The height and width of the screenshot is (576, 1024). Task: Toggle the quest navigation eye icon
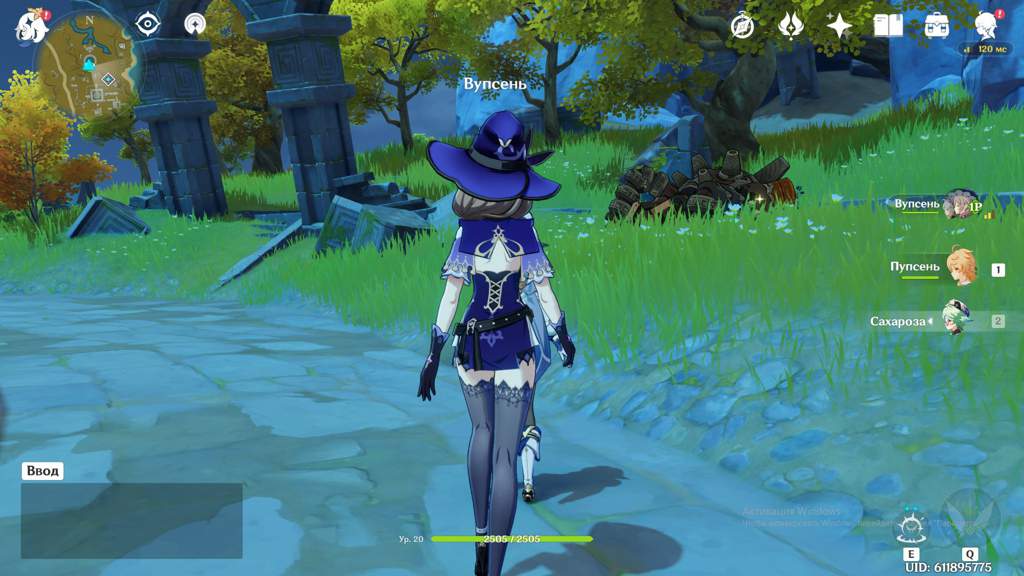148,24
